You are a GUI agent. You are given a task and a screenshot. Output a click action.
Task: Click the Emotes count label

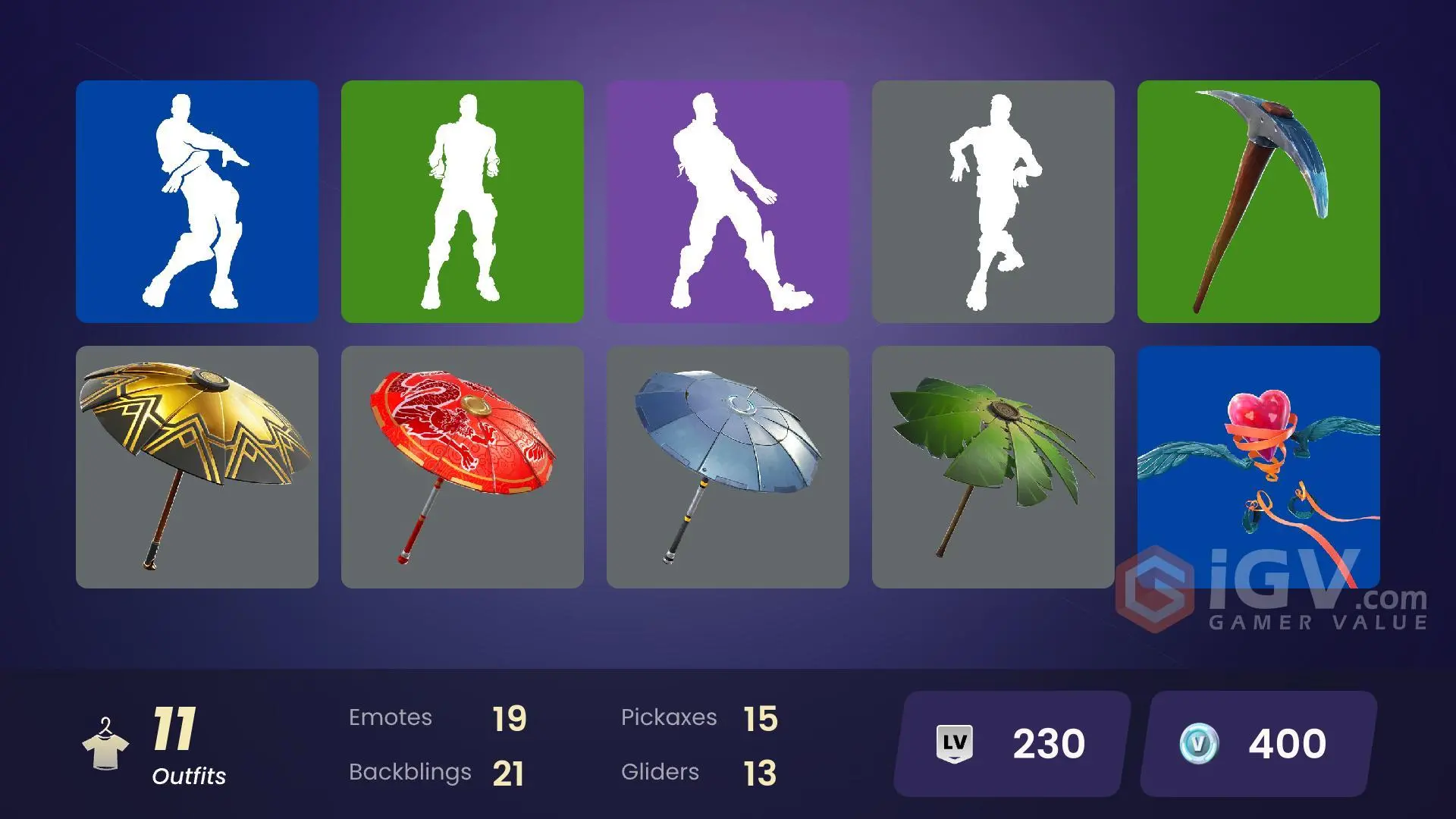coord(391,717)
